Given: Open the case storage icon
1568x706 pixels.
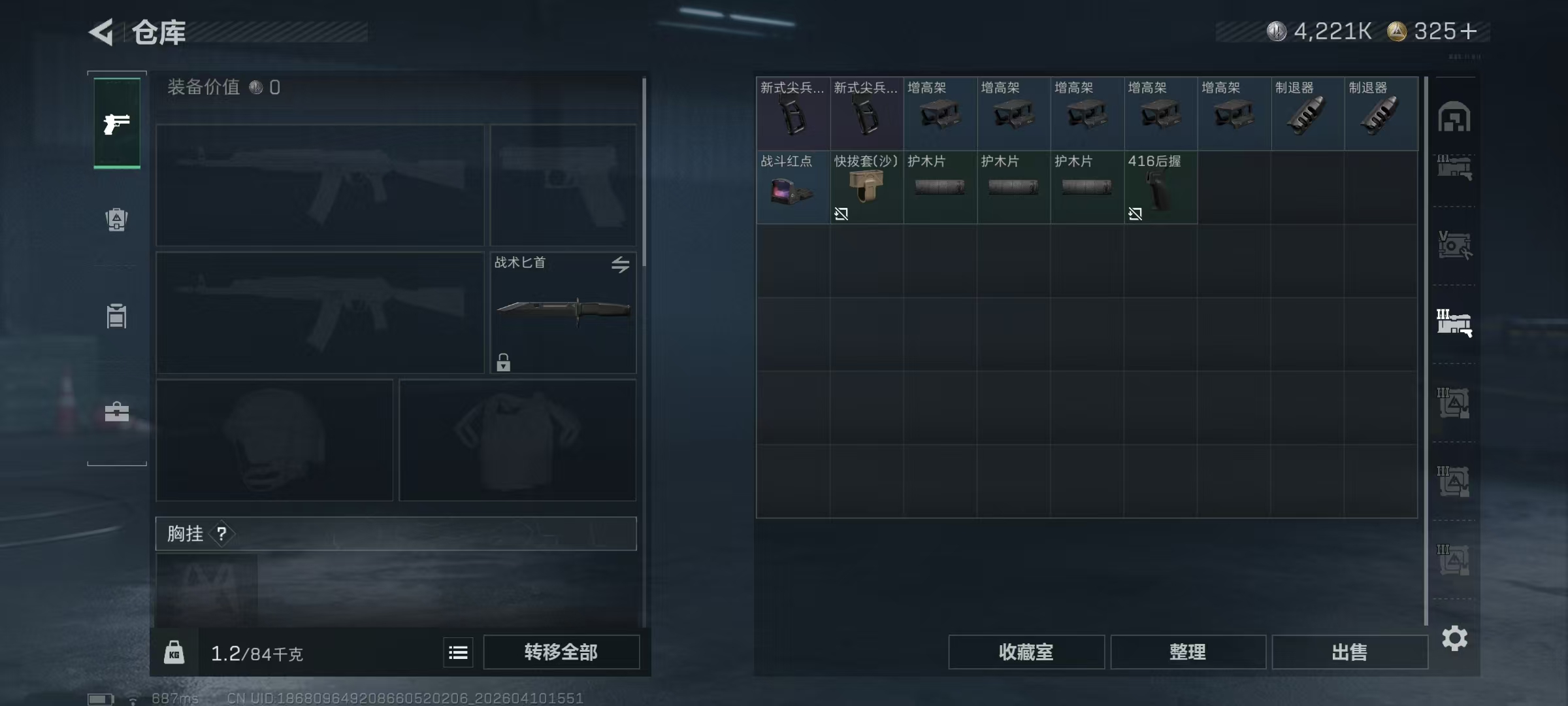Looking at the screenshot, I should coord(116,412).
